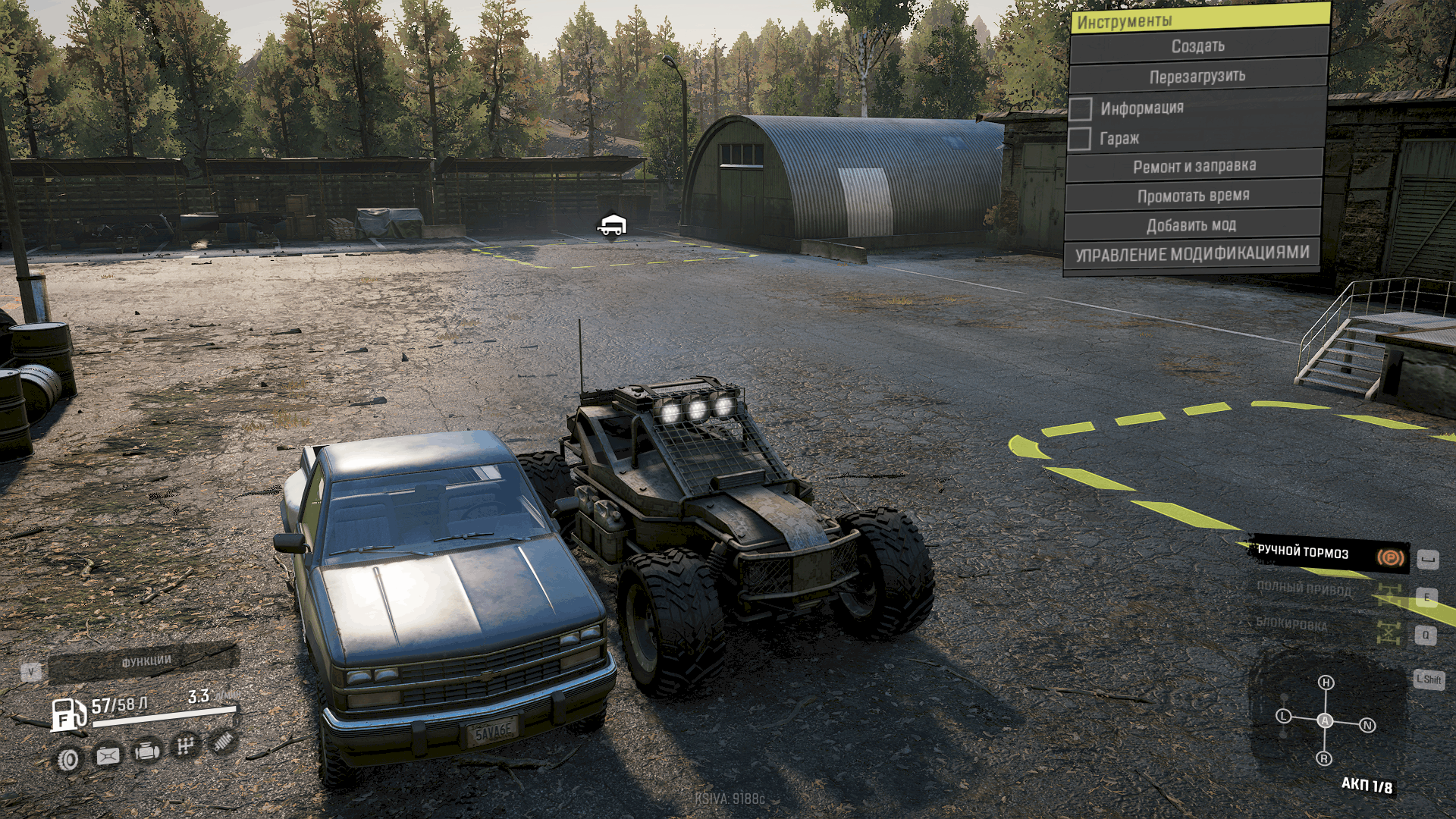Choose Перезагрузить in the tools menu
Screen dimensions: 1456x819
pos(1197,77)
